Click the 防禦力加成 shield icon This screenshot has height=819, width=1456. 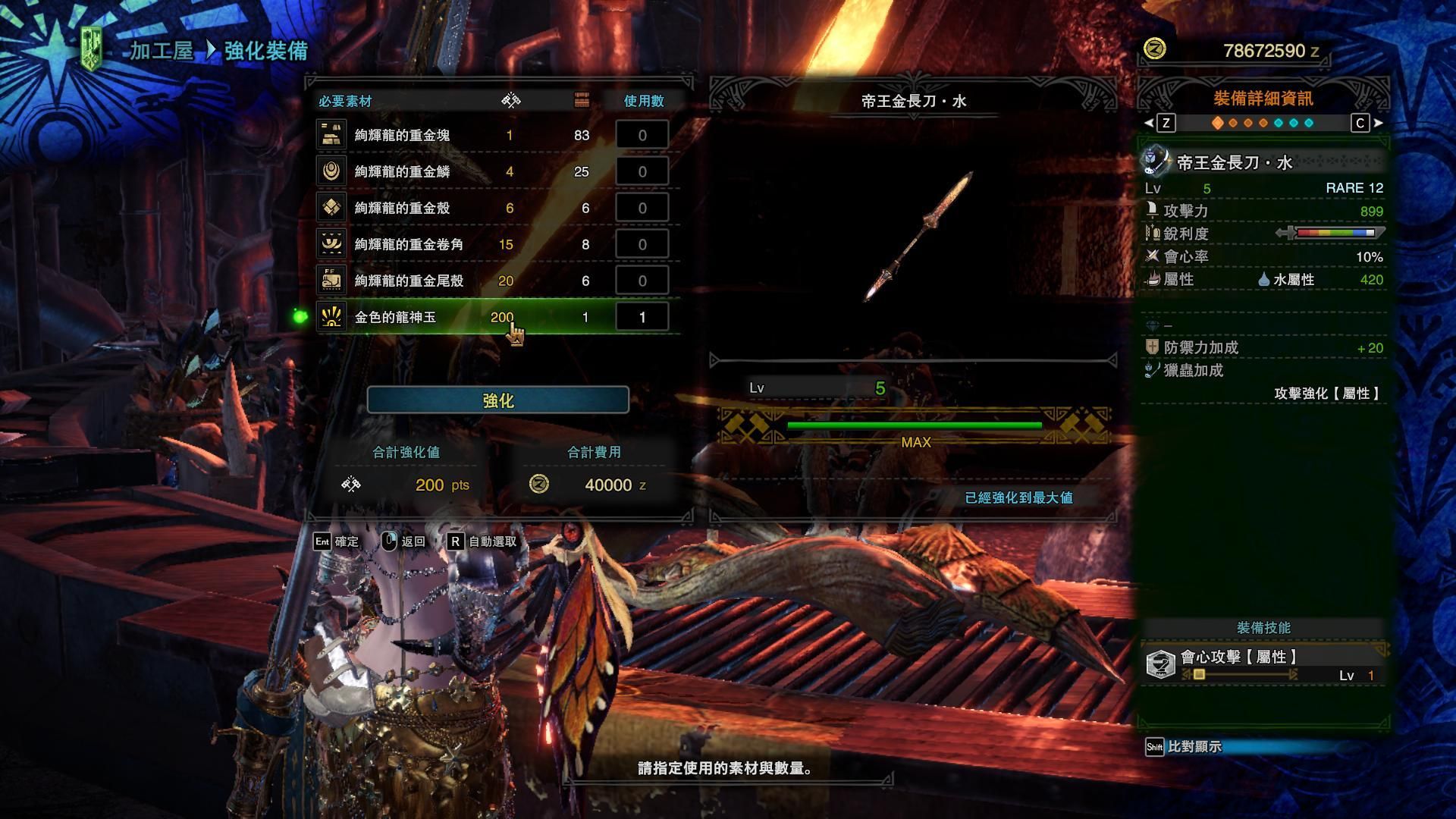1152,347
